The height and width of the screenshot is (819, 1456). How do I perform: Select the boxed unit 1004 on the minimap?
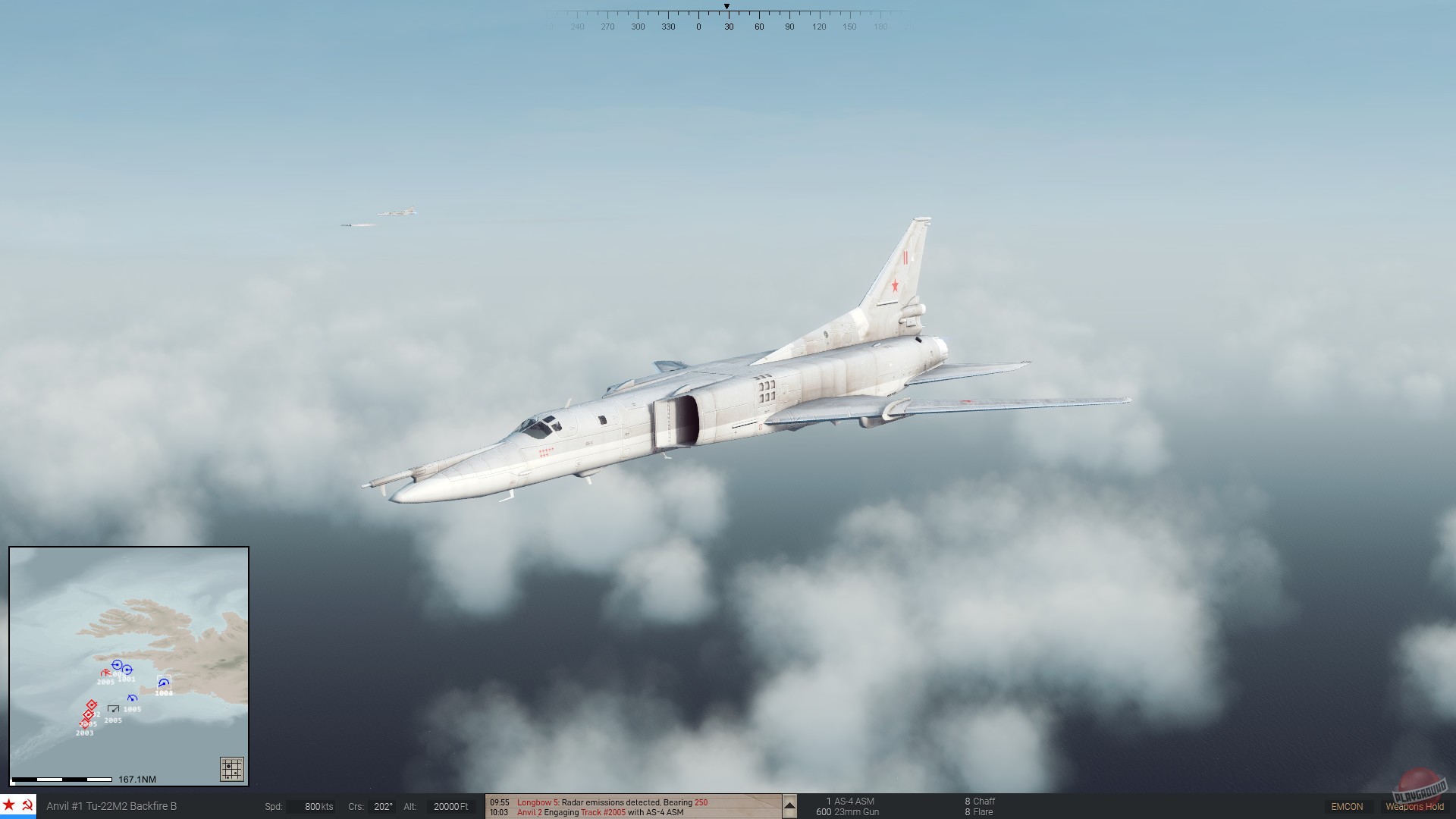click(164, 682)
